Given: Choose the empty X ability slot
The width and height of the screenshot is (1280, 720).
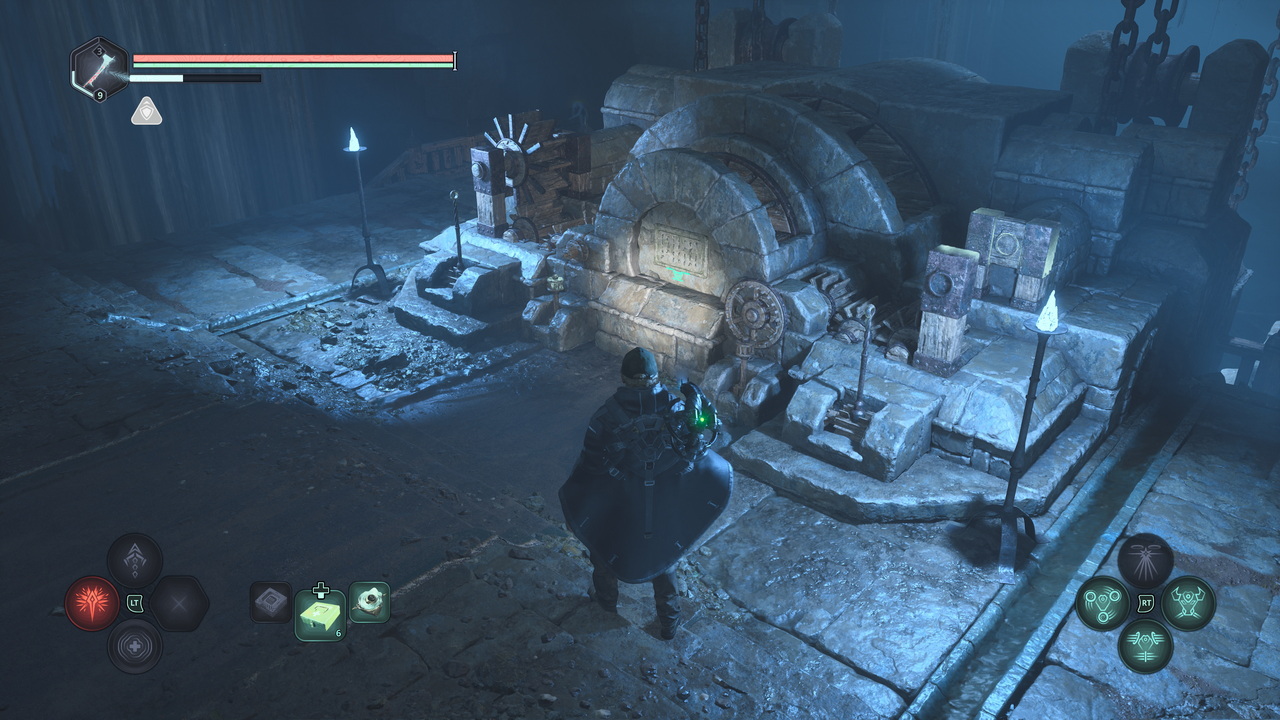Looking at the screenshot, I should click(x=179, y=603).
